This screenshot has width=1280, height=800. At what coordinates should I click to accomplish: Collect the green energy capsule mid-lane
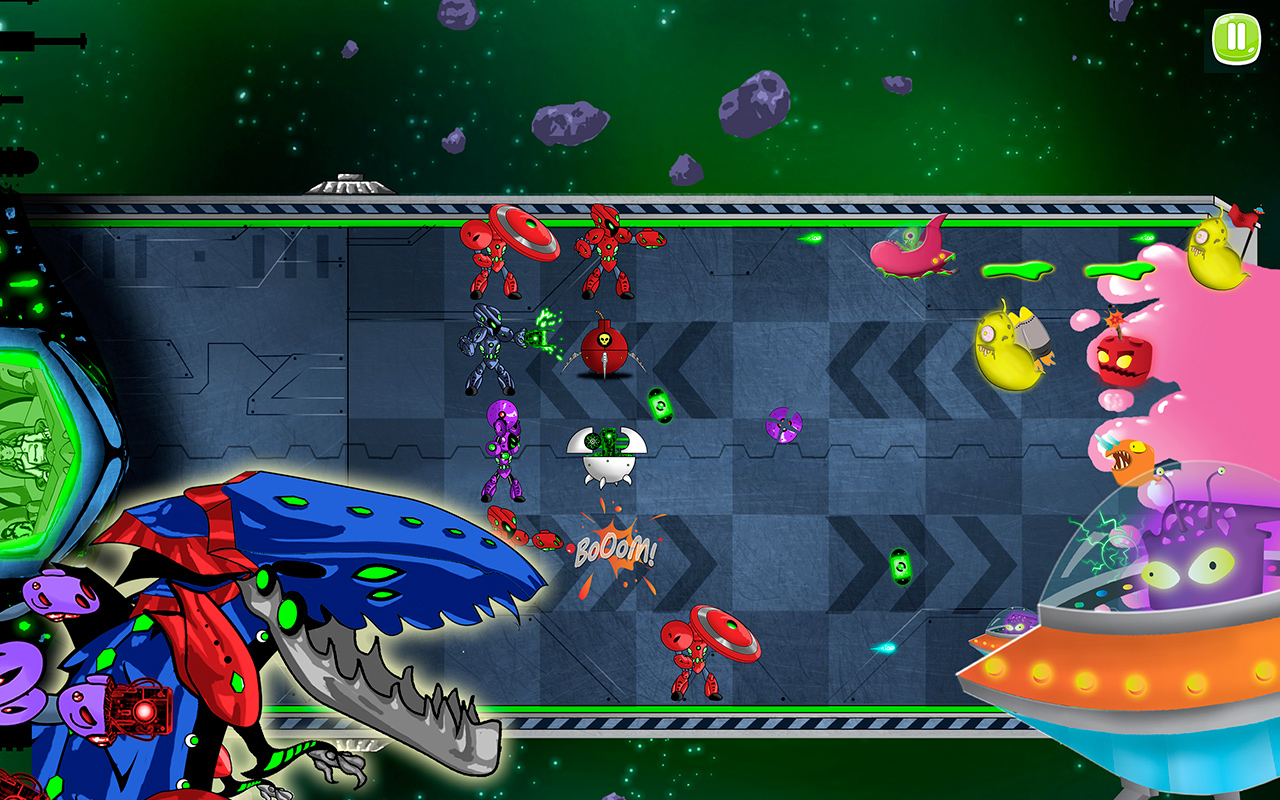pyautogui.click(x=660, y=402)
